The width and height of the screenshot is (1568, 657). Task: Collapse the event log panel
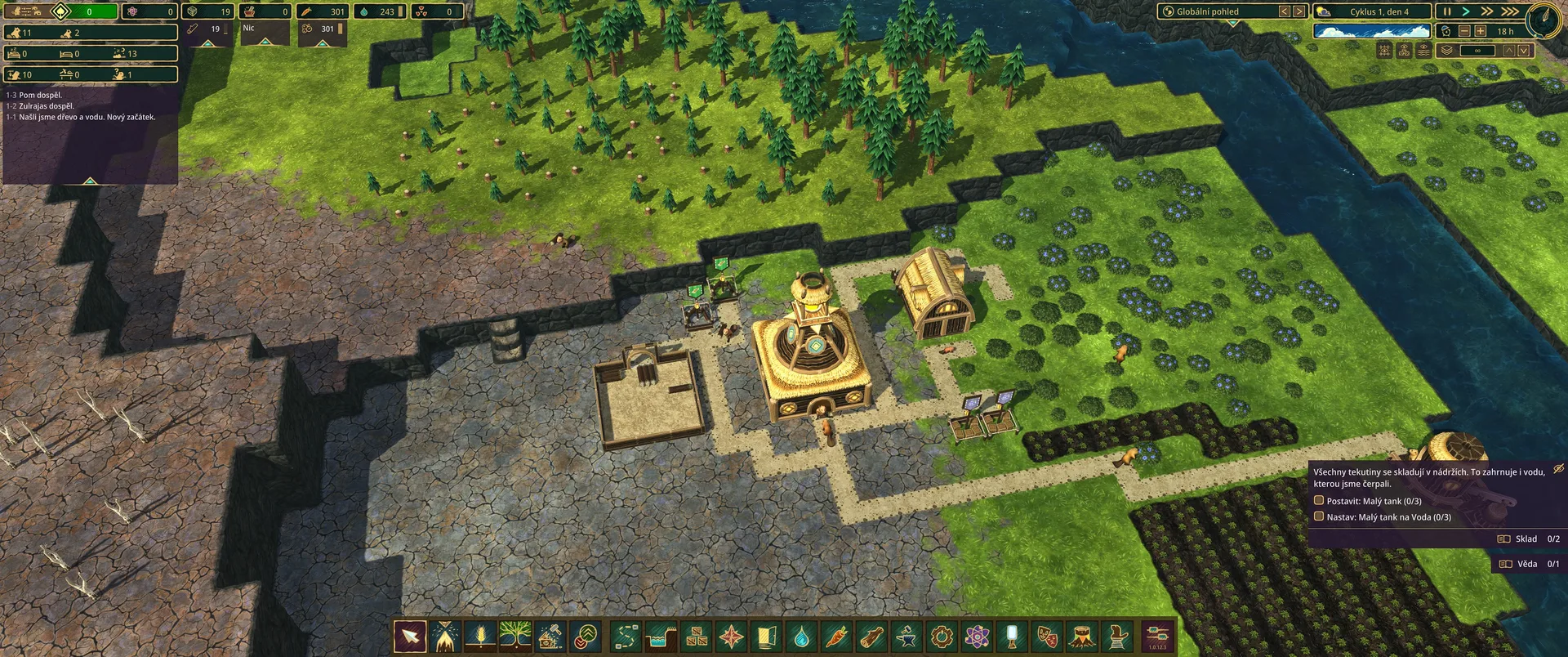click(x=90, y=180)
